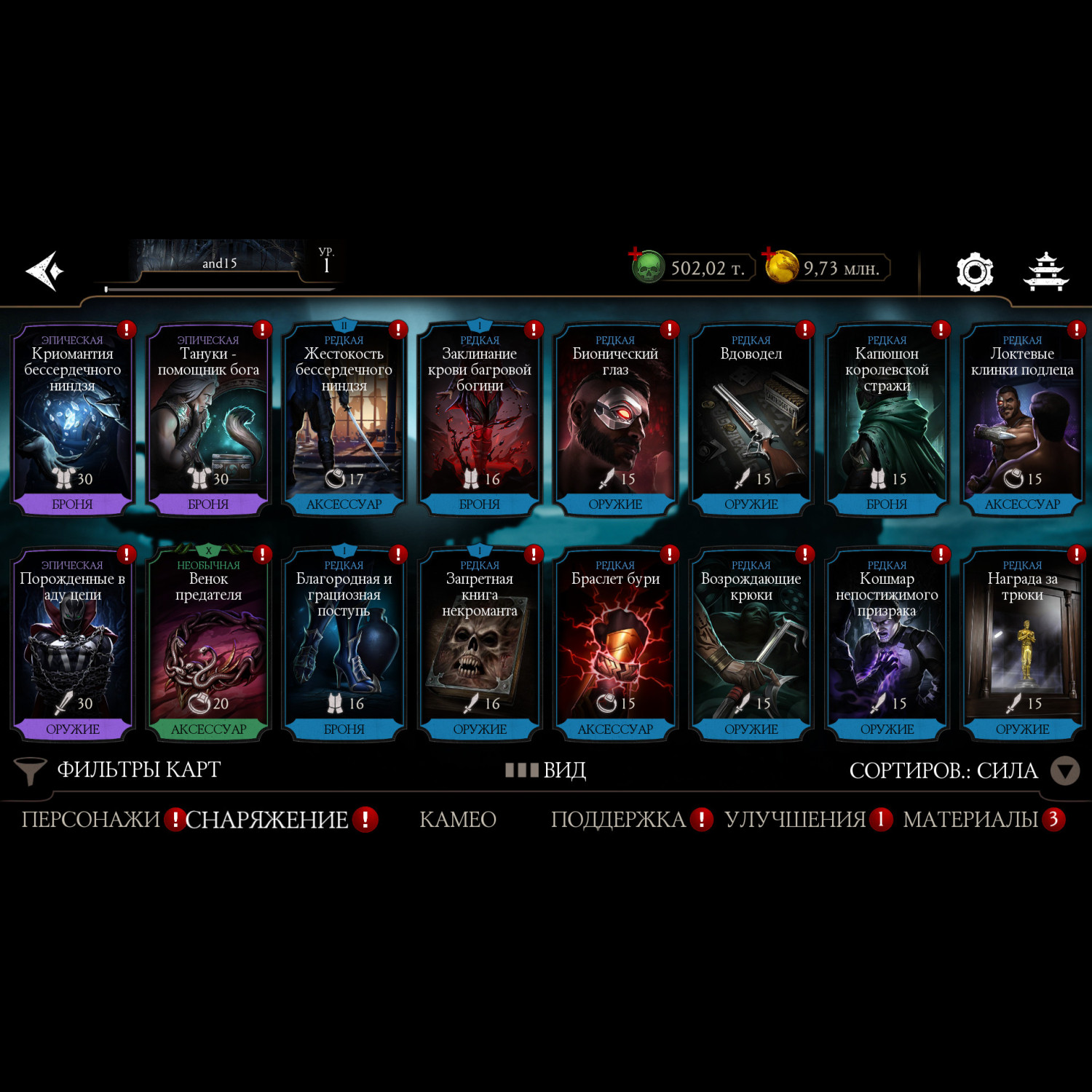
Task: Open the СОРТИРОВ.: СИЛА sort dropdown
Action: (x=962, y=771)
